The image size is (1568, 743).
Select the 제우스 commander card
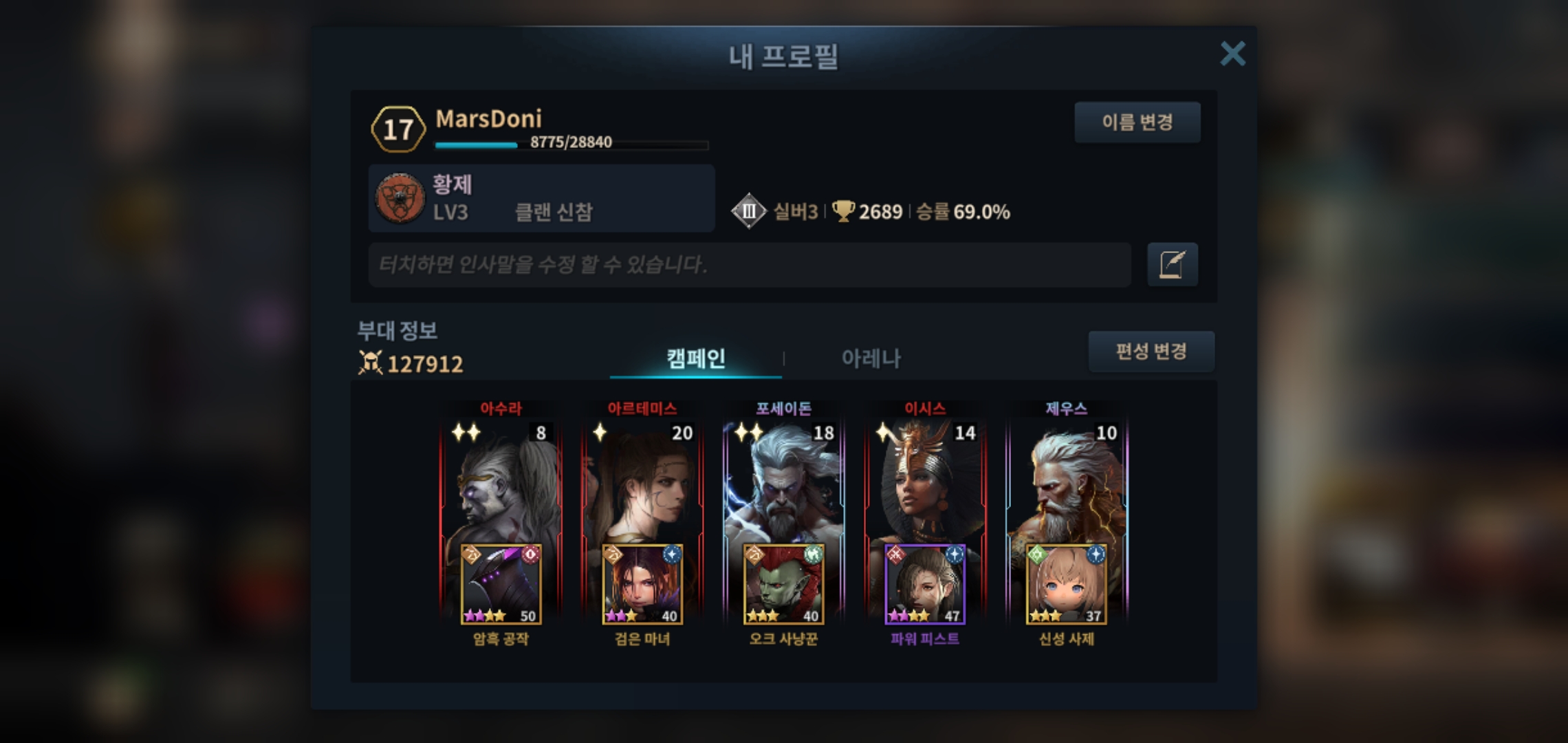pos(1067,482)
